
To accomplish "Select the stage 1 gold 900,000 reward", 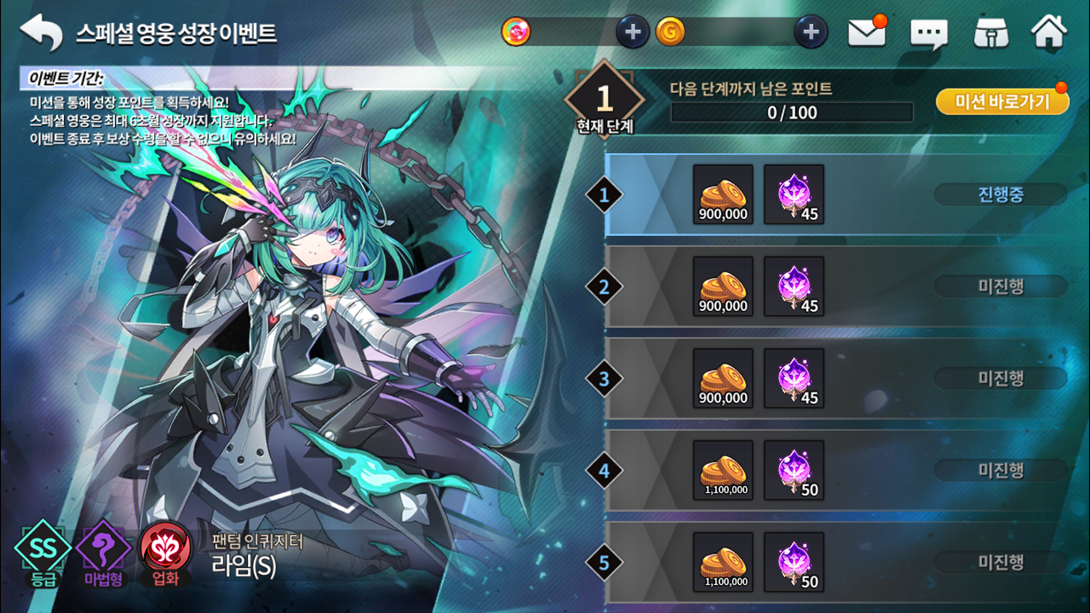I will pyautogui.click(x=723, y=194).
